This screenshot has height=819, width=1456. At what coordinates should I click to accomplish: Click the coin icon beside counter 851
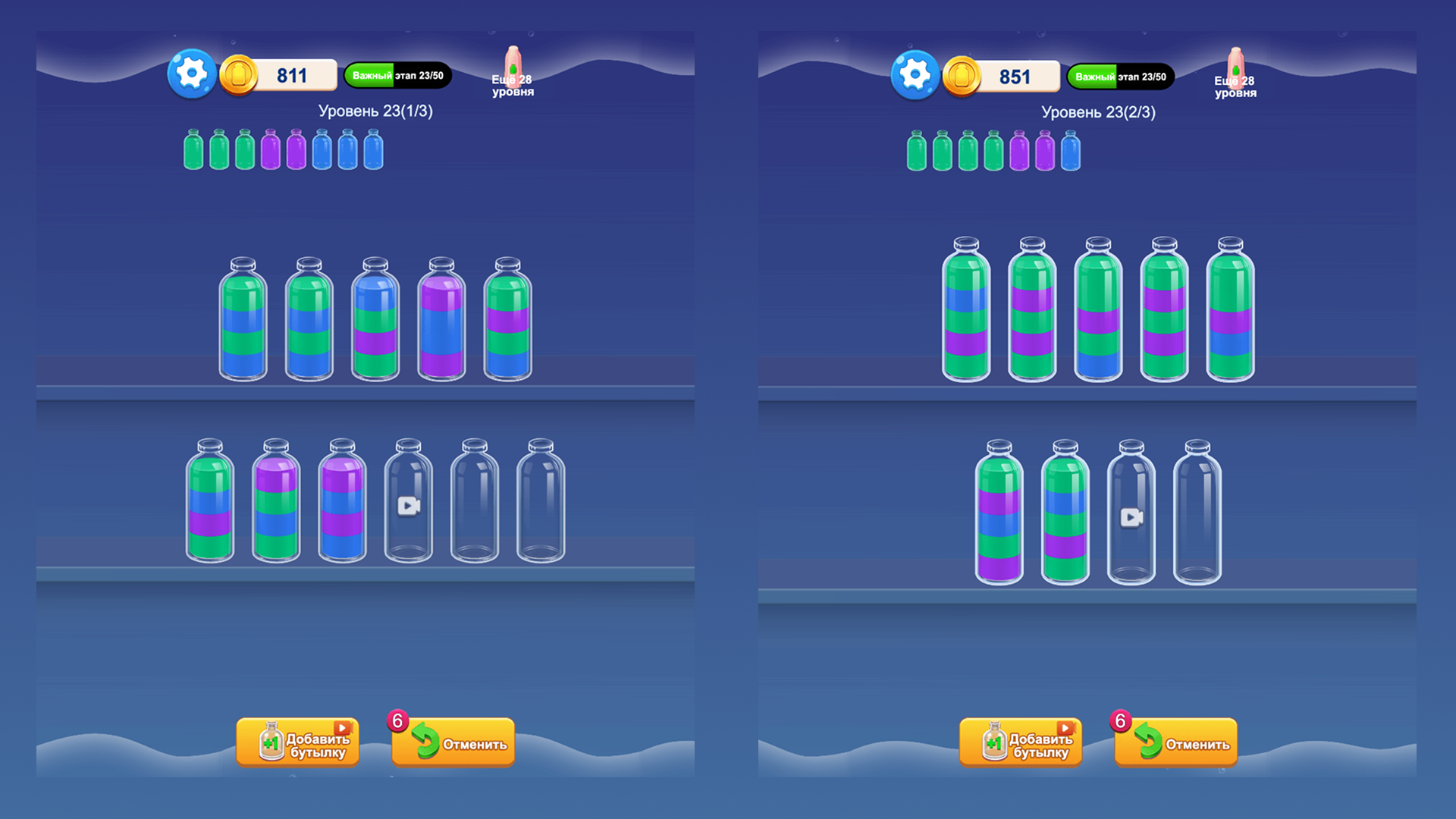coord(962,74)
